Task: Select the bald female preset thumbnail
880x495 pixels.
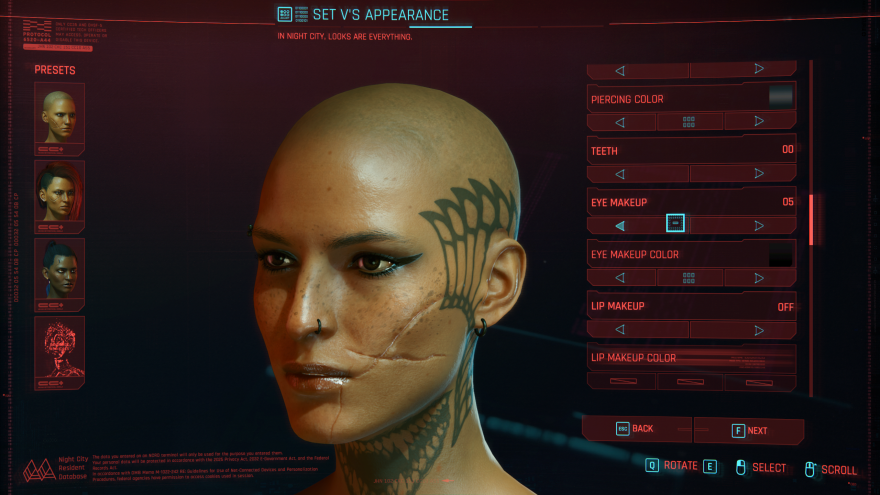Action: coord(59,117)
